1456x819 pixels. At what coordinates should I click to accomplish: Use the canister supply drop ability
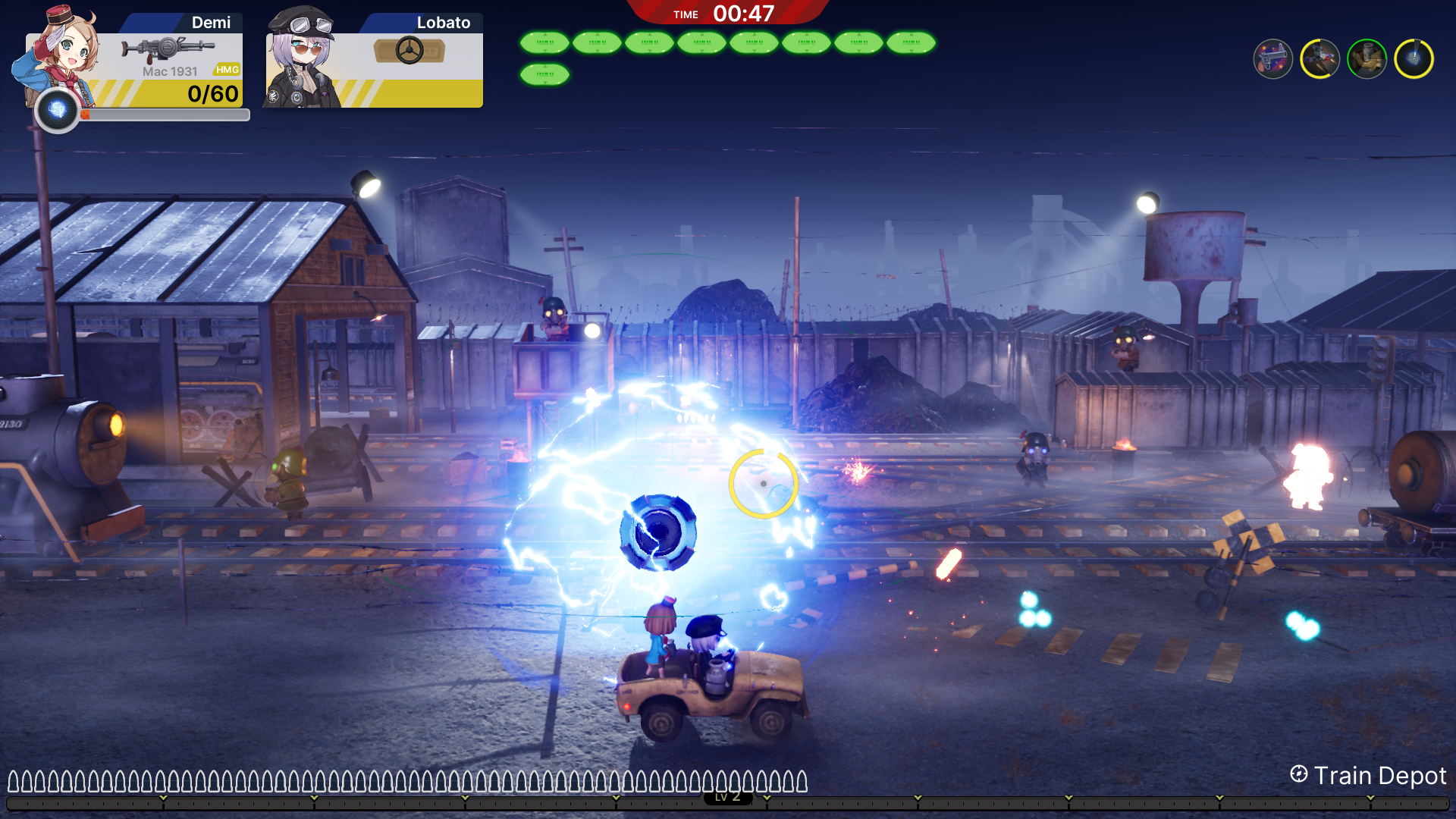(x=1367, y=59)
